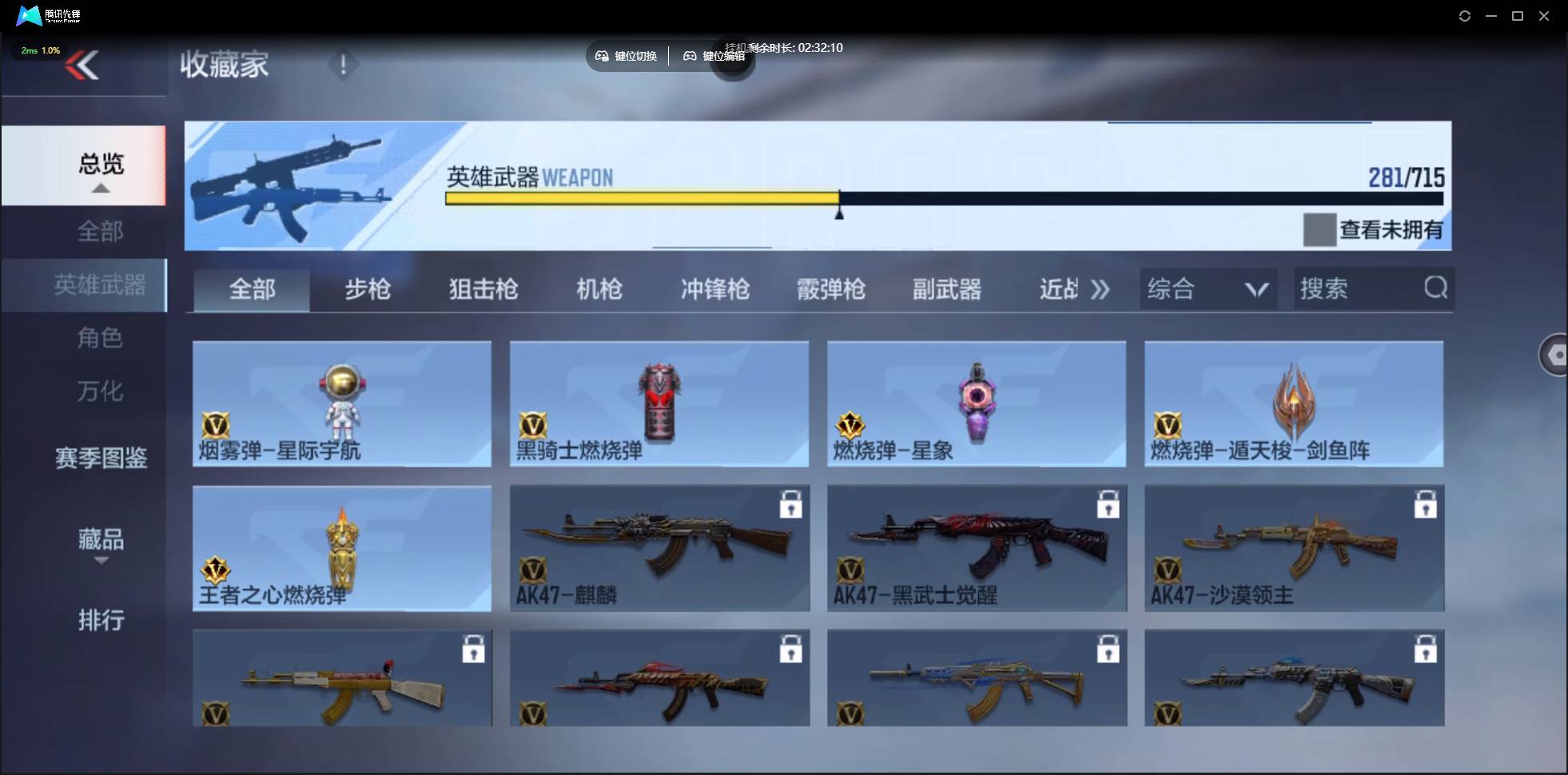Switch to the 步枪 rifle tab
The width and height of the screenshot is (1568, 775).
tap(368, 289)
